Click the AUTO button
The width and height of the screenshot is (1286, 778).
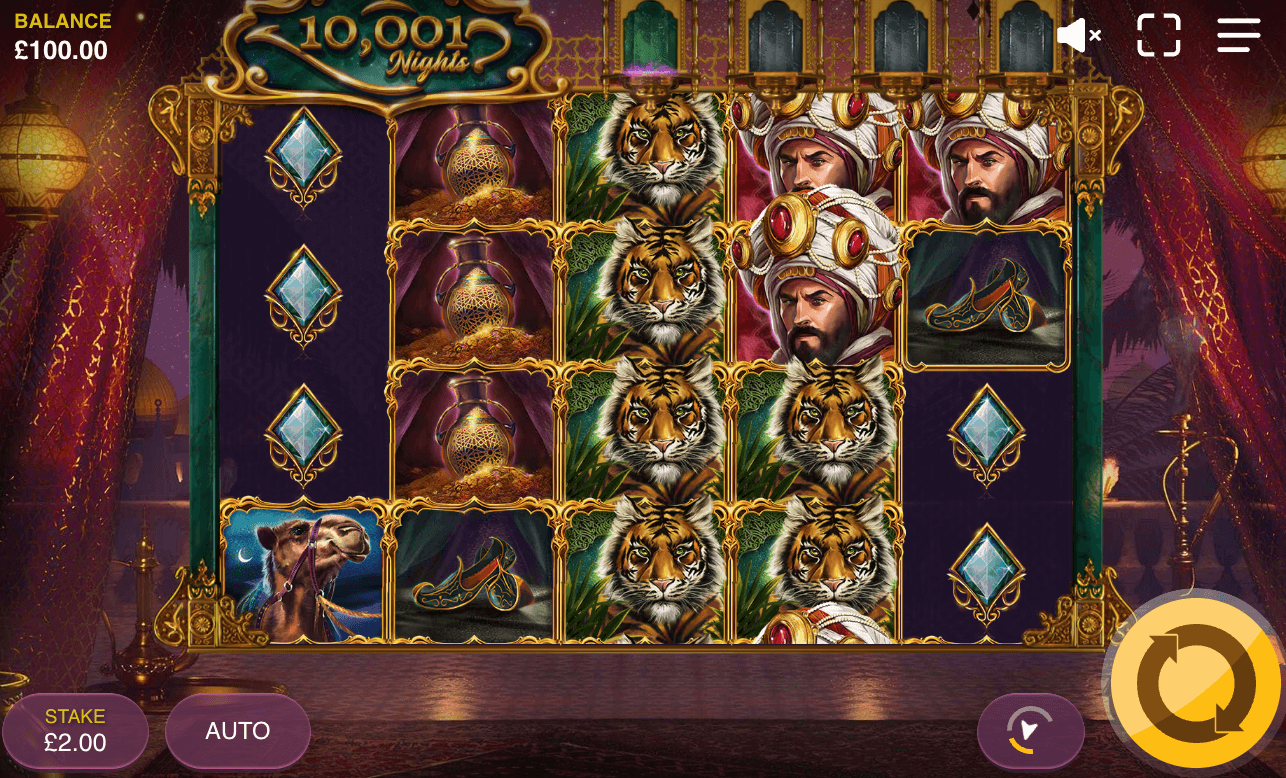237,731
